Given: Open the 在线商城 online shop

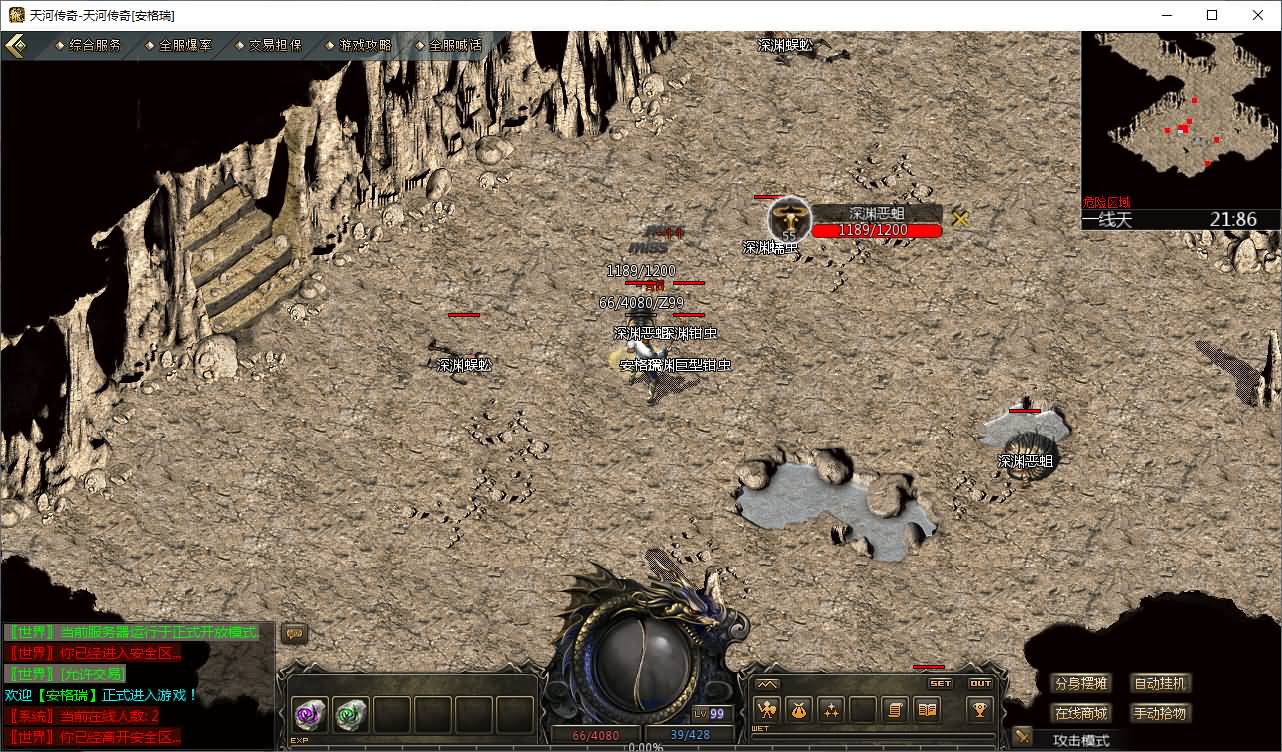Looking at the screenshot, I should click(x=1081, y=714).
